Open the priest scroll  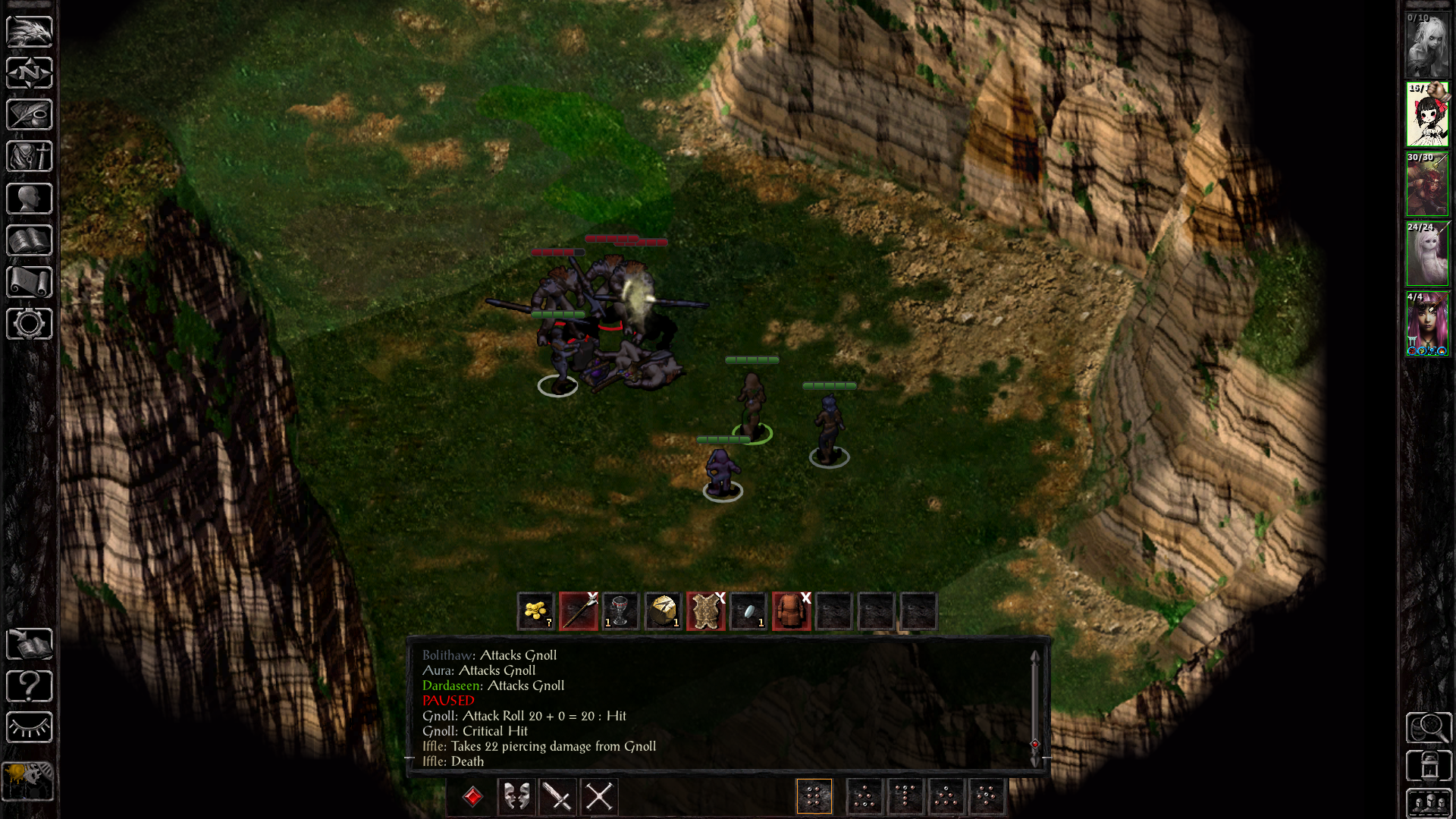(29, 282)
